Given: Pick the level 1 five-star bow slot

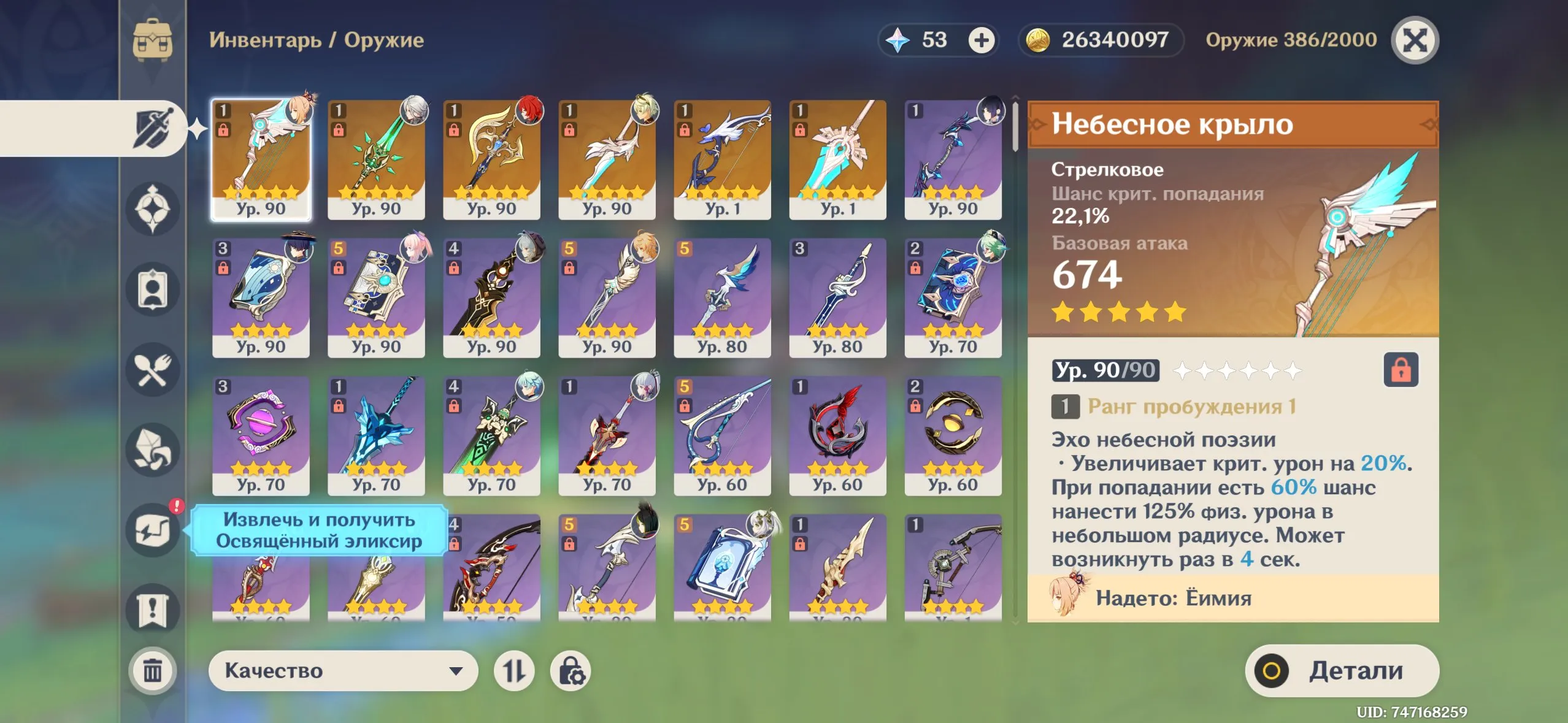Looking at the screenshot, I should point(722,159).
